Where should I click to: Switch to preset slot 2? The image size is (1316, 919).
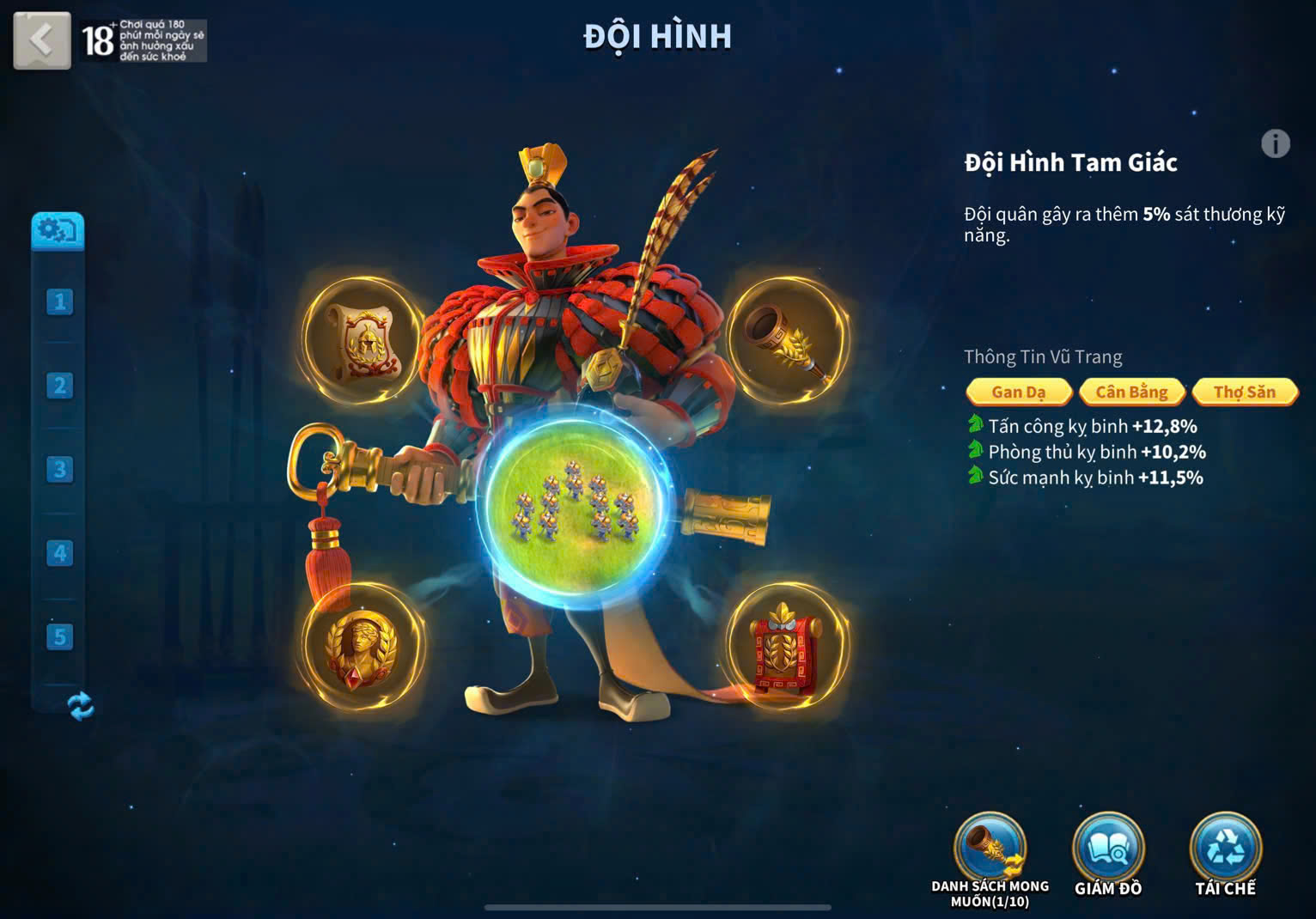(59, 386)
